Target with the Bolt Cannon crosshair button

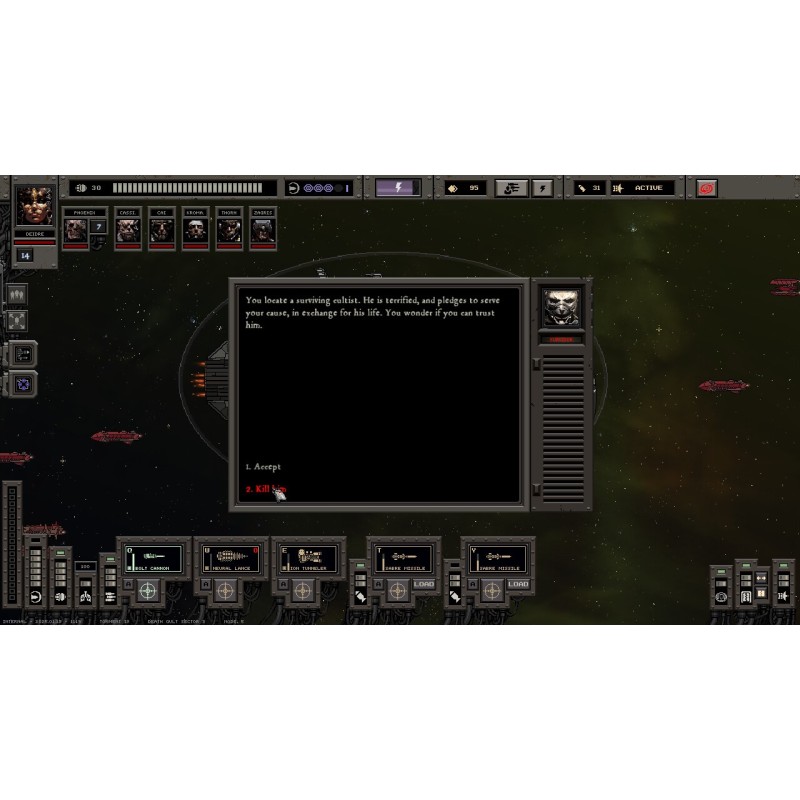tap(147, 591)
